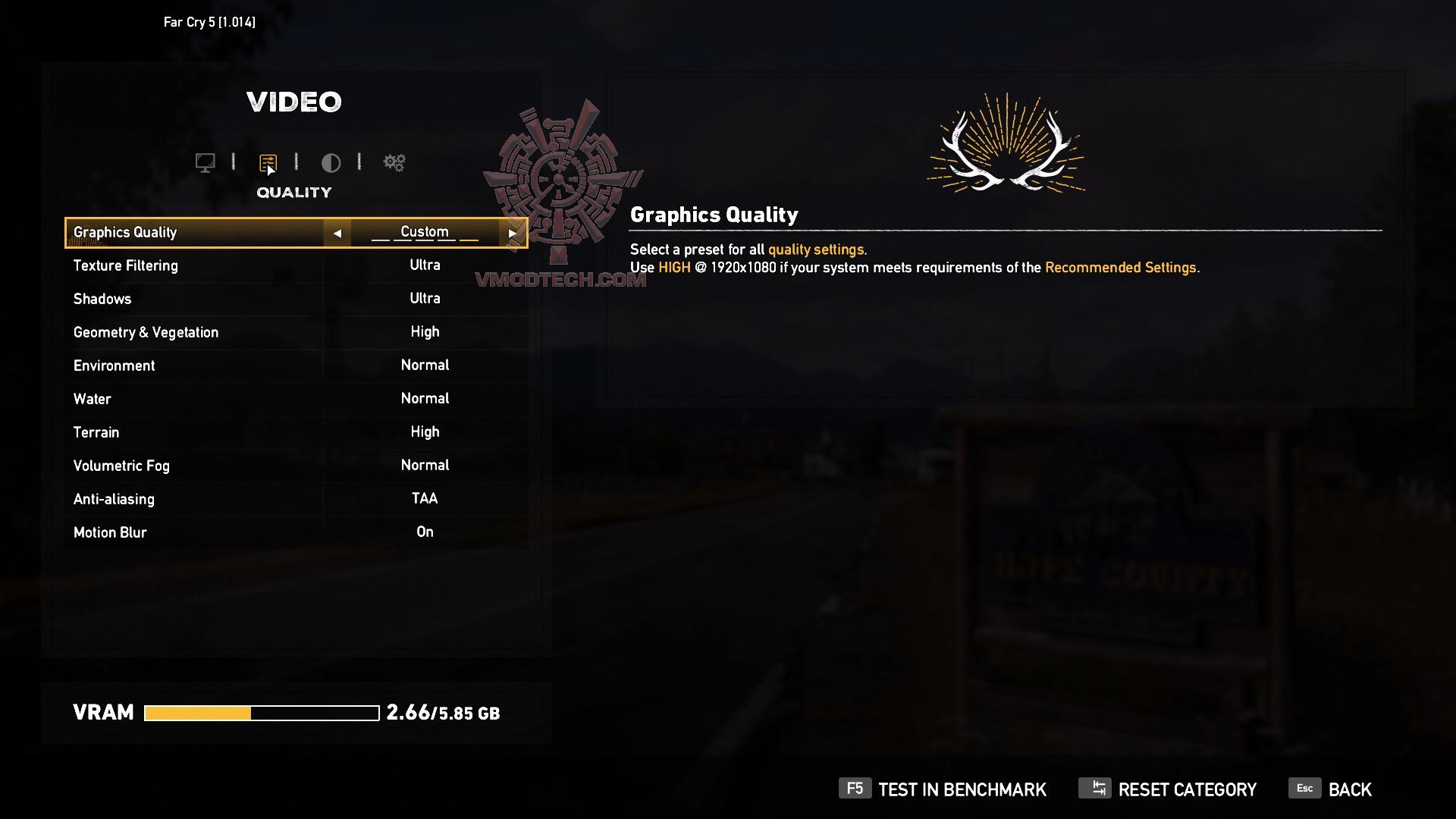Click the right arrow on Graphics Quality
Image resolution: width=1456 pixels, height=819 pixels.
coord(513,232)
